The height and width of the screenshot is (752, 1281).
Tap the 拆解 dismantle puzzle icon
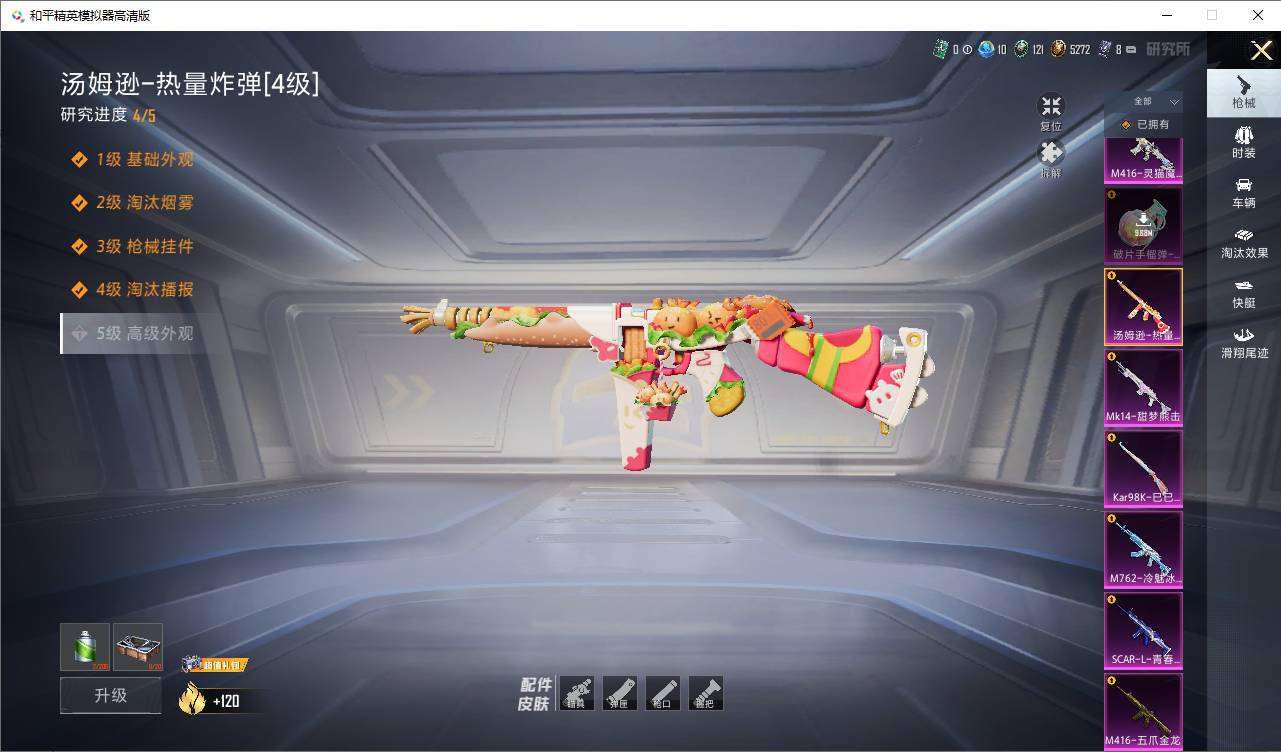1050,155
